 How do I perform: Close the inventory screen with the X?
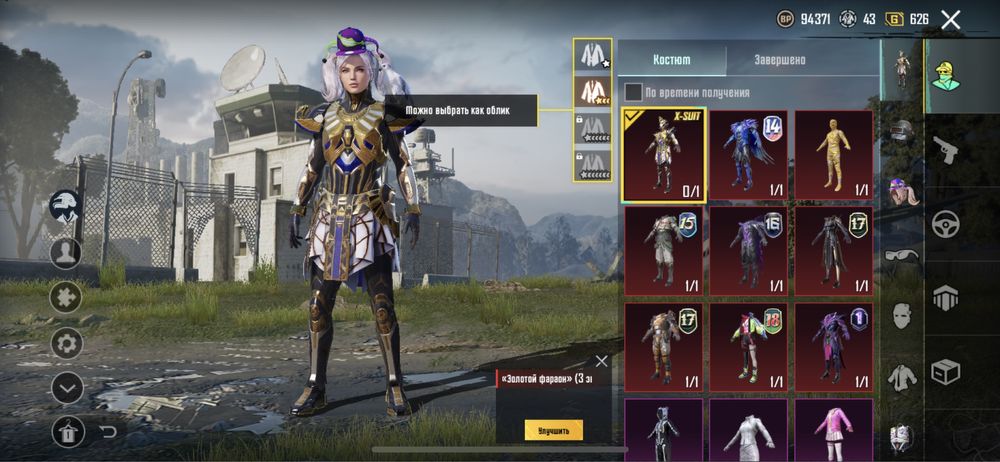point(951,19)
